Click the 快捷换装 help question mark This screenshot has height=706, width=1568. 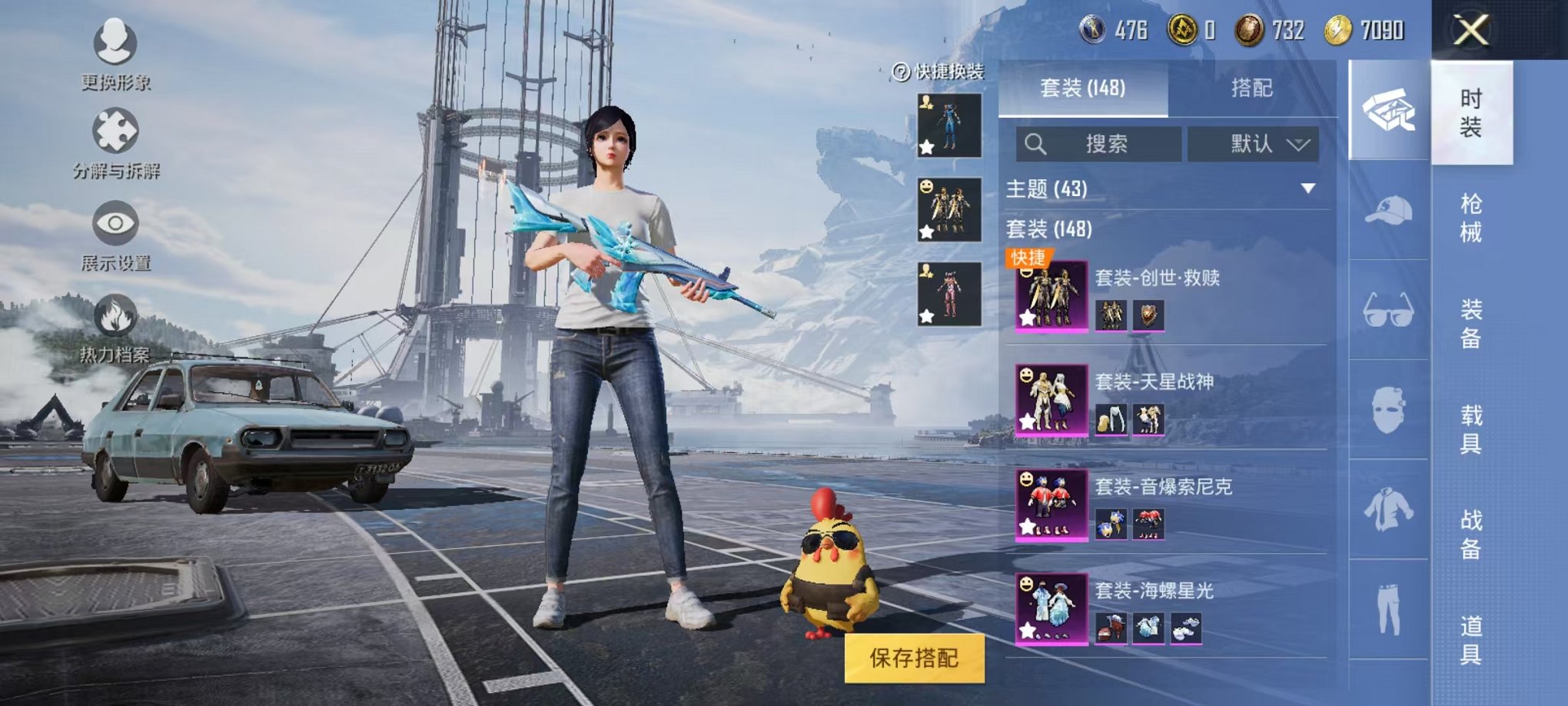(x=901, y=72)
